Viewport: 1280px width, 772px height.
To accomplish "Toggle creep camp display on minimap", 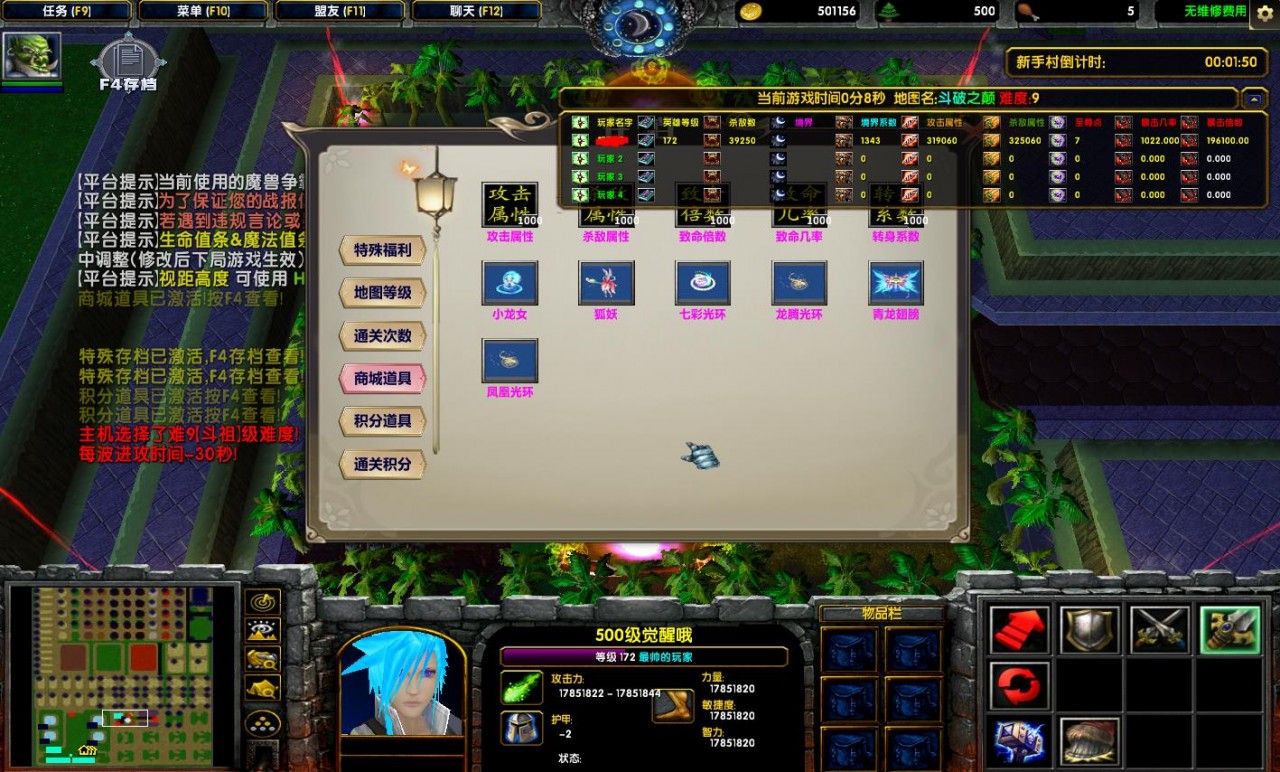I will pyautogui.click(x=262, y=688).
